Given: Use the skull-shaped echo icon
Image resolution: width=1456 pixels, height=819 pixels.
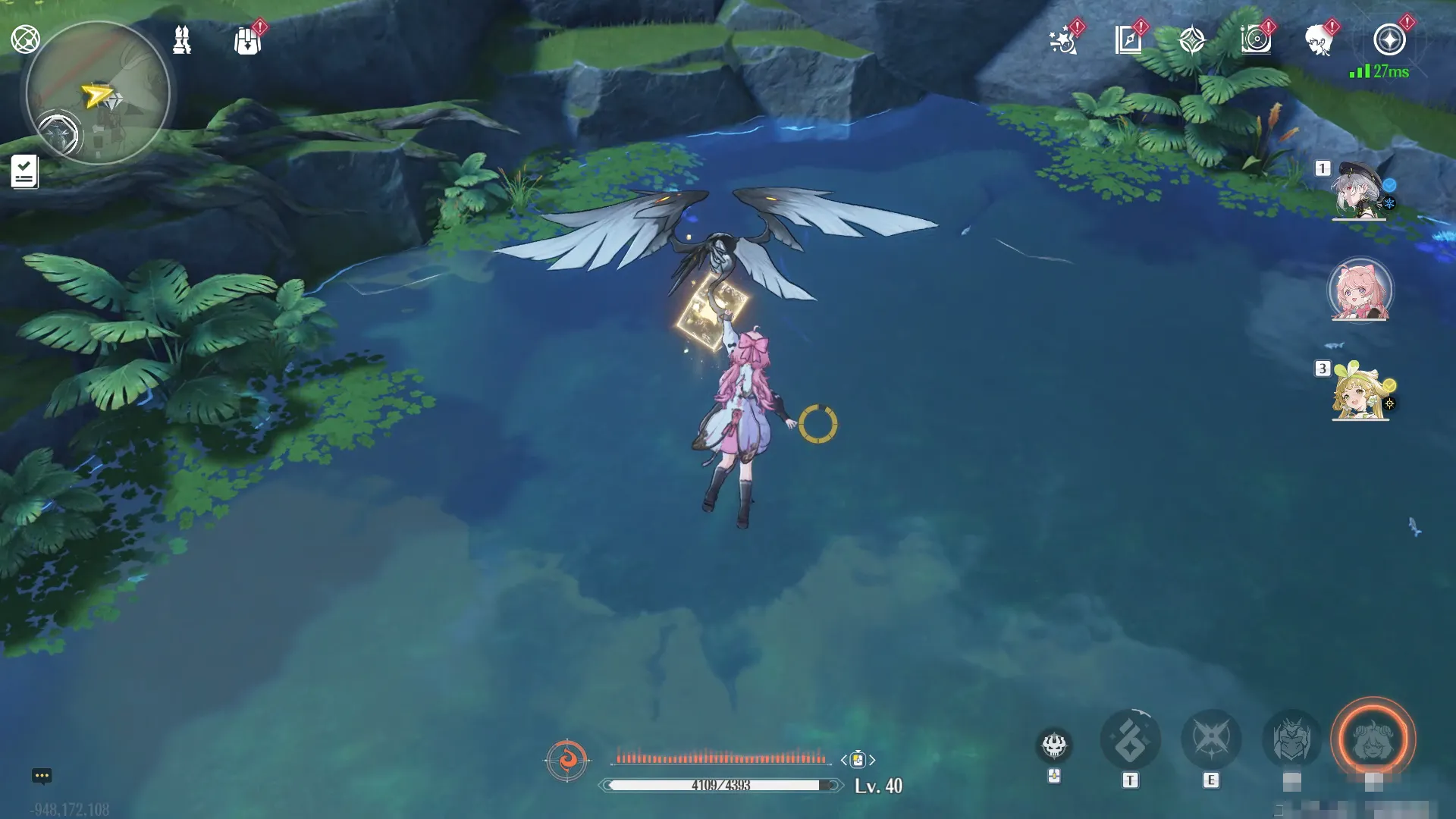Looking at the screenshot, I should pos(1054,746).
